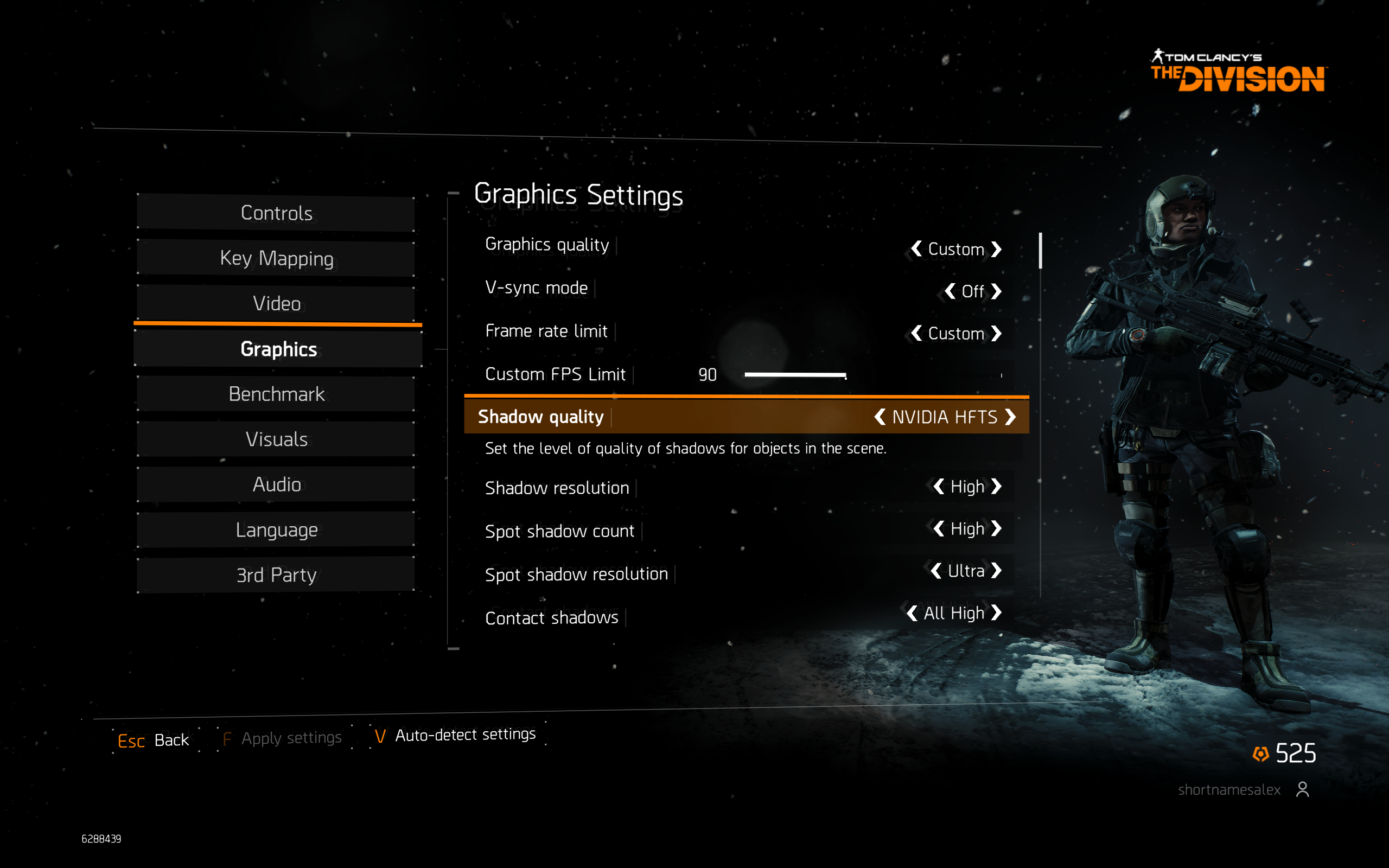Open the 3rd Party section

[276, 575]
